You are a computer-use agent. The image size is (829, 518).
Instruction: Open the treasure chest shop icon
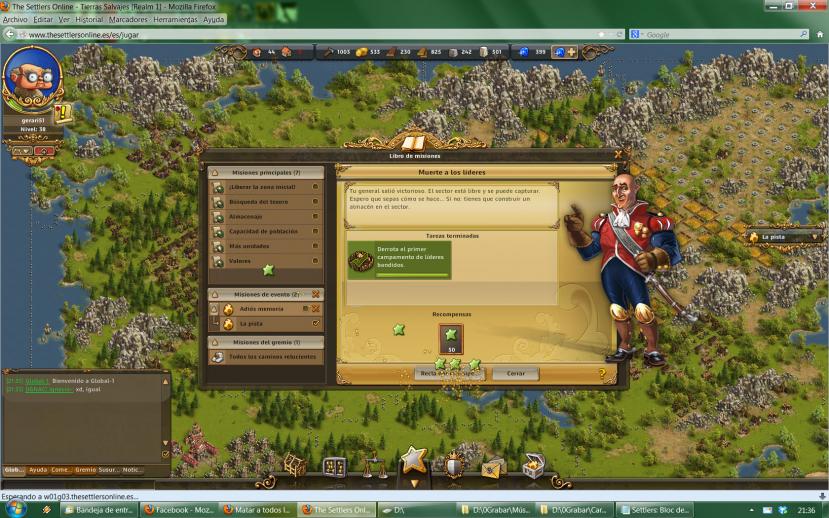click(x=534, y=467)
